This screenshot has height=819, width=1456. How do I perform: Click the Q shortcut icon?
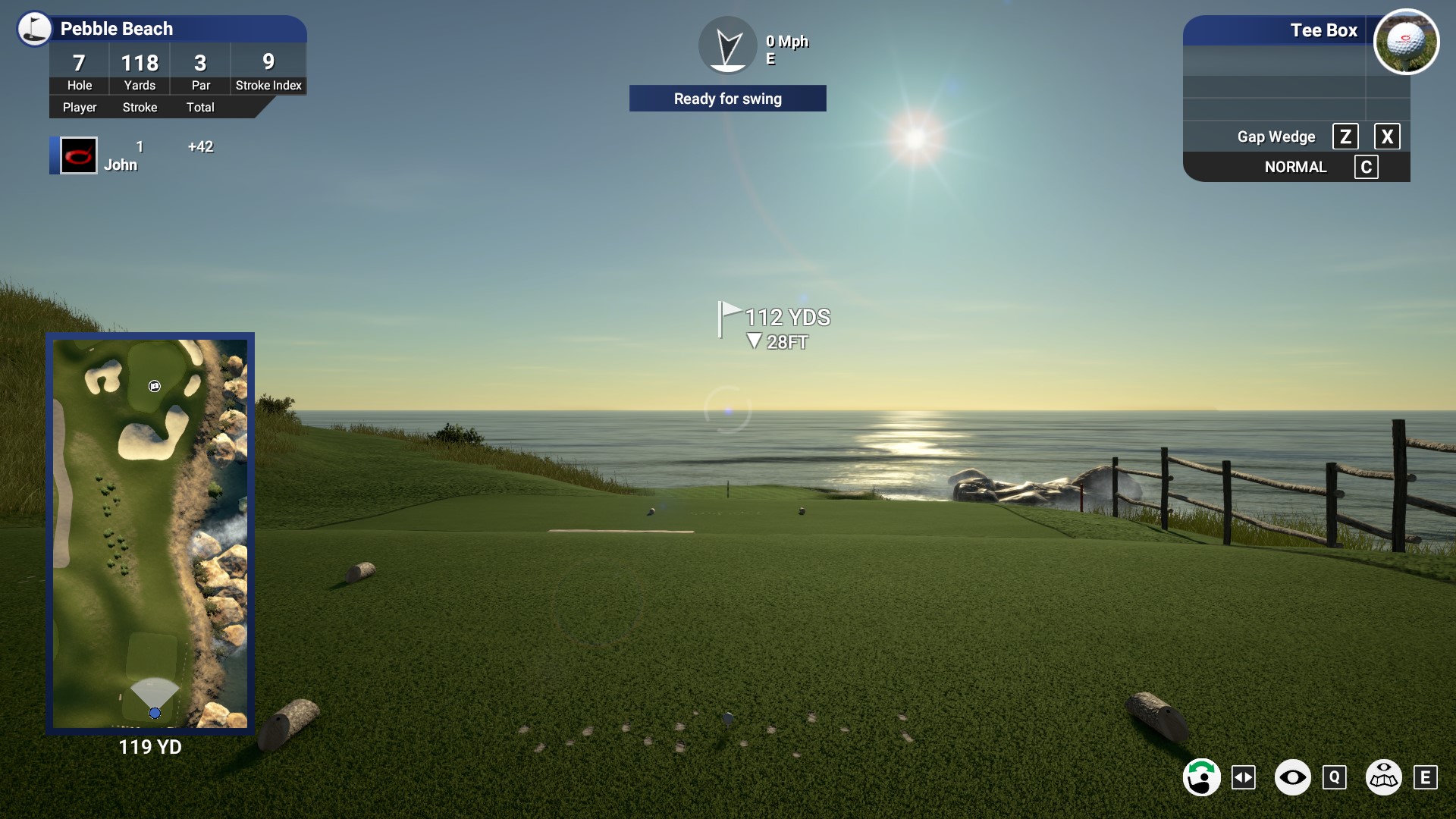1335,777
